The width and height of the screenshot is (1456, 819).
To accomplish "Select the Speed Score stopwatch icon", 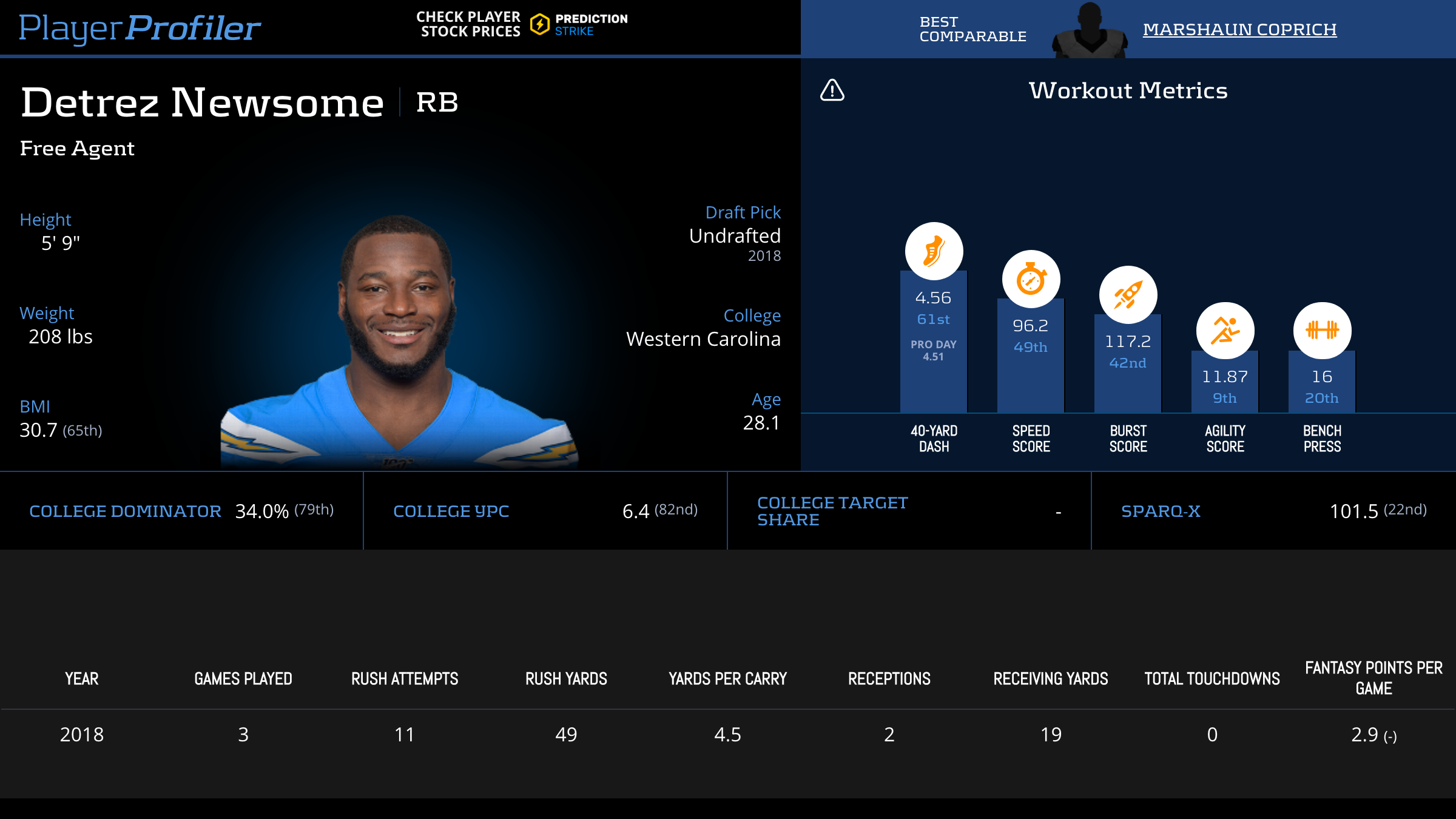I will (1031, 279).
